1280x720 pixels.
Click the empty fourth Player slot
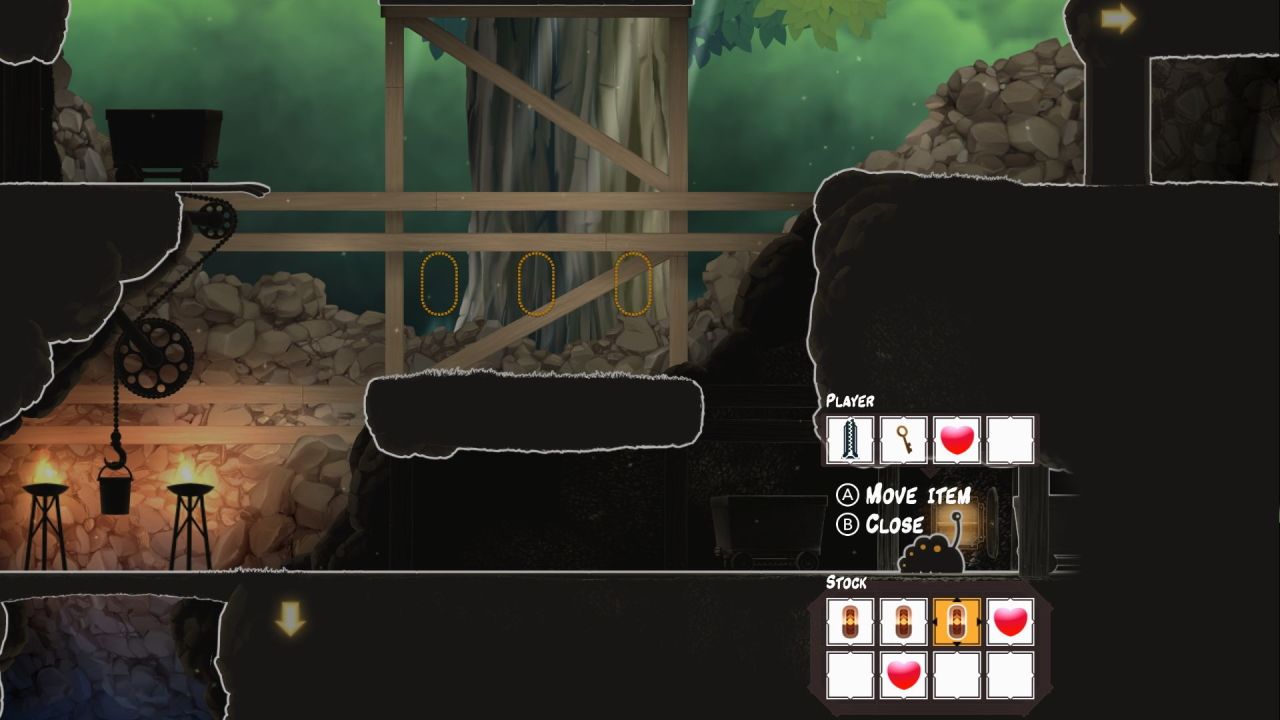point(1011,437)
